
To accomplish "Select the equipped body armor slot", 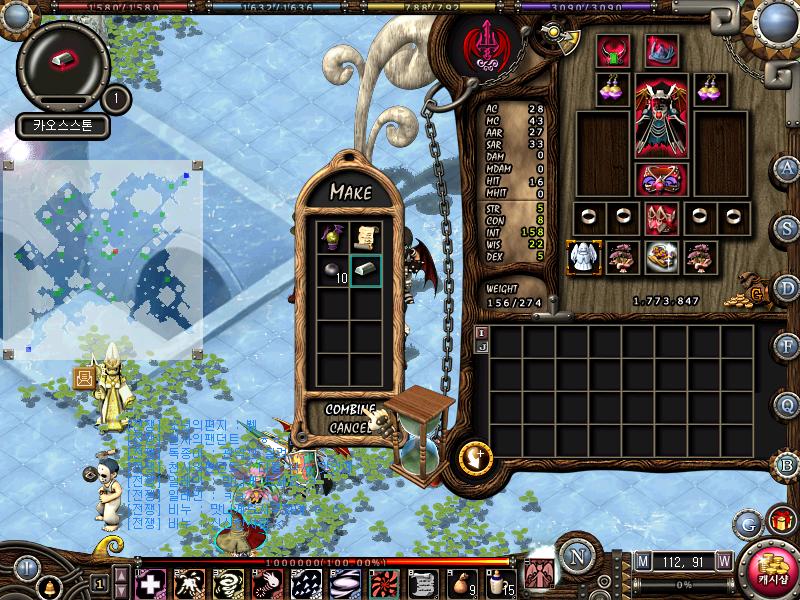I will click(660, 117).
